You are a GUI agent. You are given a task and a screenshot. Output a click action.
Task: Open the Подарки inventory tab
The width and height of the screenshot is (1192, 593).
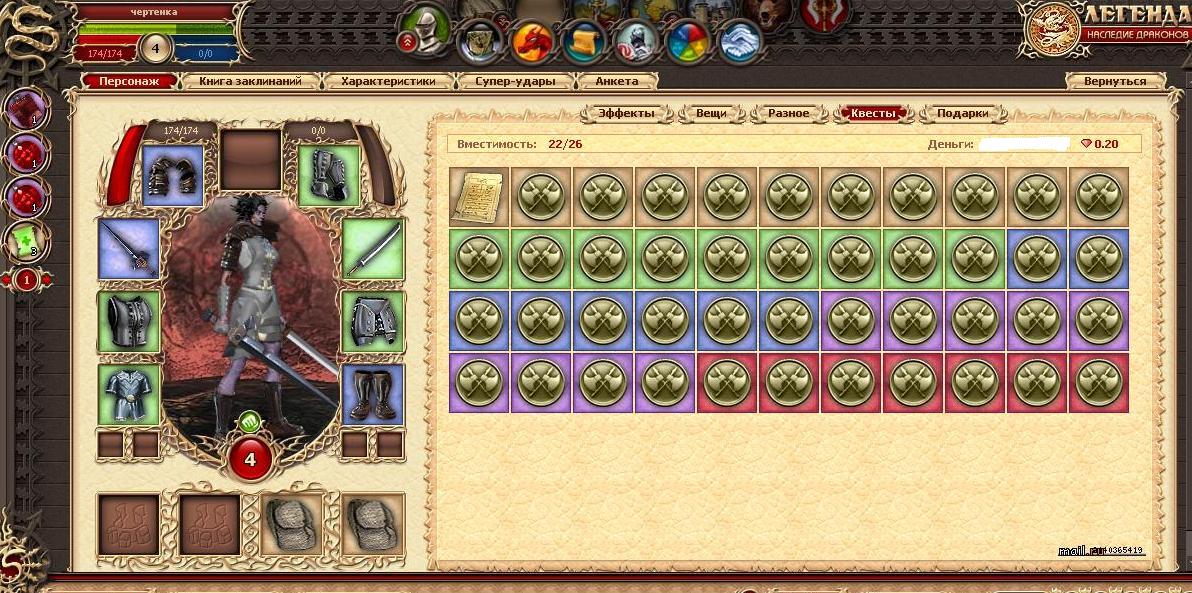pyautogui.click(x=962, y=113)
